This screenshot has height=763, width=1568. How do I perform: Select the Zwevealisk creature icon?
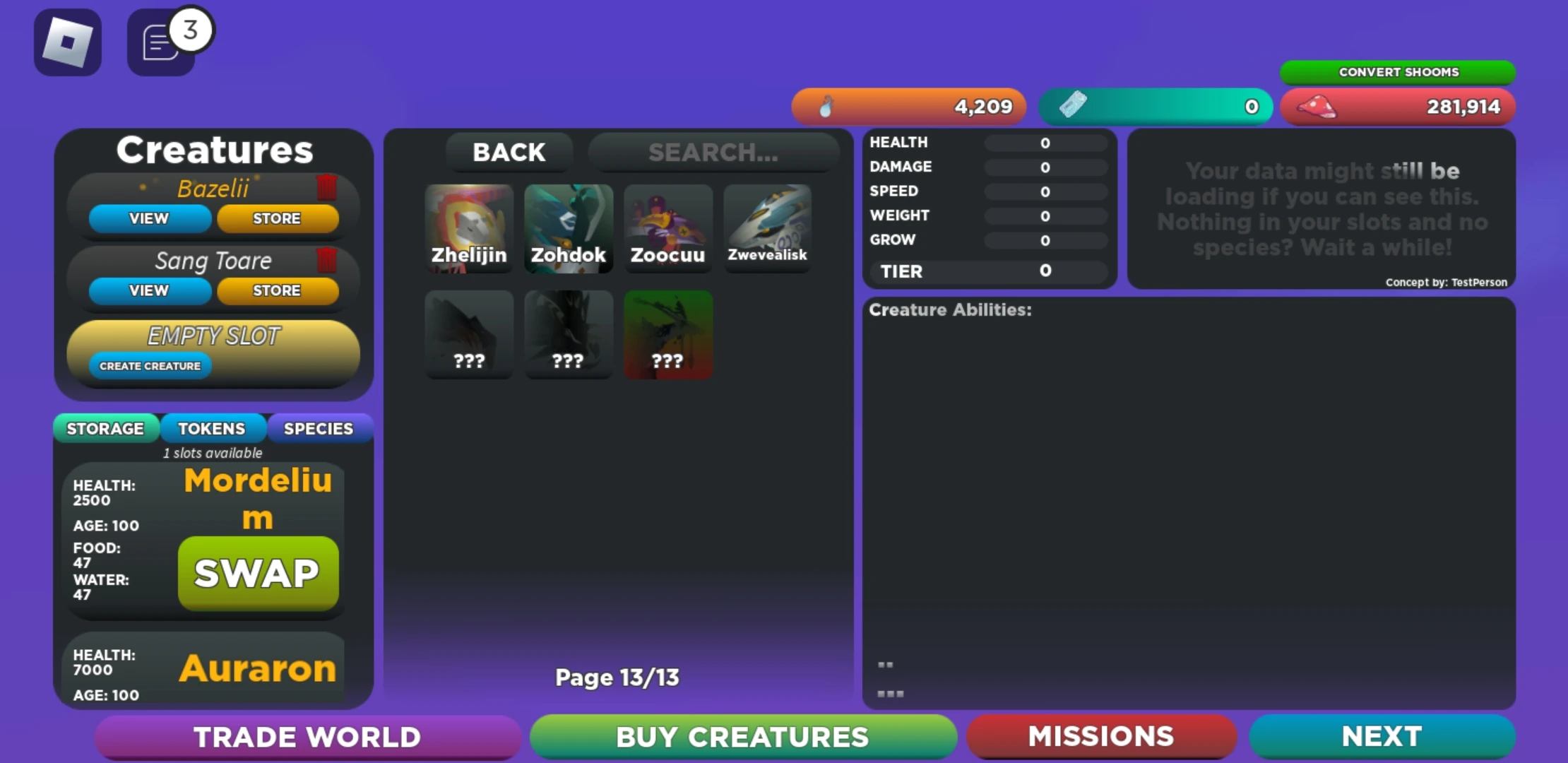(x=767, y=227)
